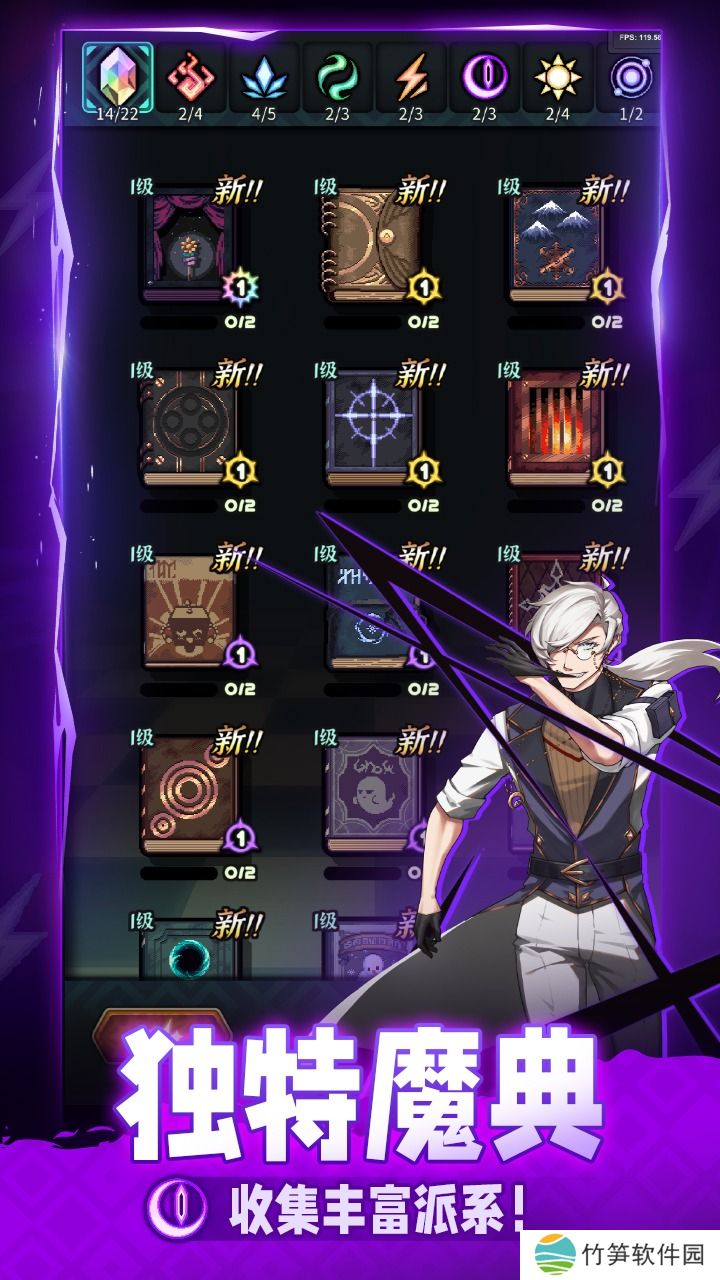Viewport: 720px width, 1280px height.
Task: Select the yellow sun school tab
Action: pyautogui.click(x=557, y=77)
